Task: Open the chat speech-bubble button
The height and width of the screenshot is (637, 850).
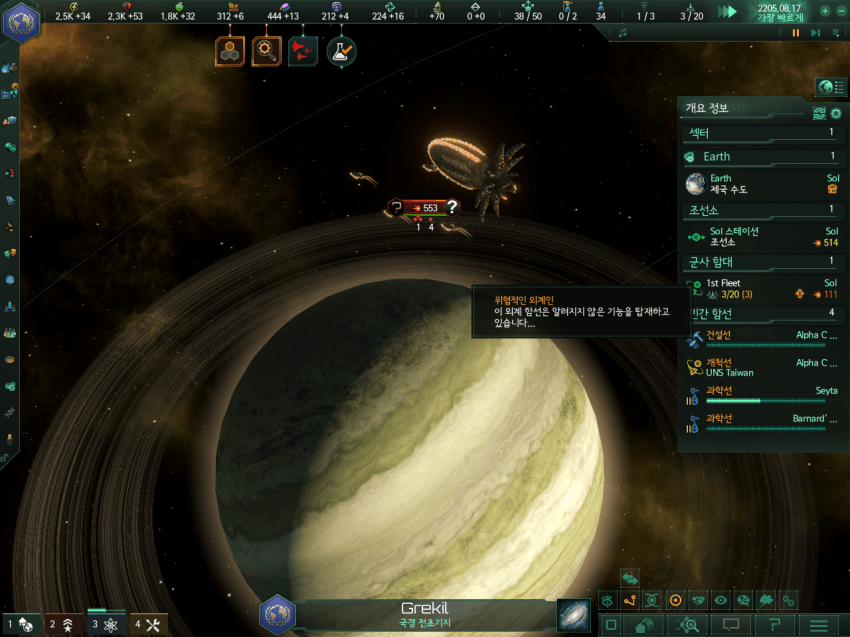Action: 732,625
